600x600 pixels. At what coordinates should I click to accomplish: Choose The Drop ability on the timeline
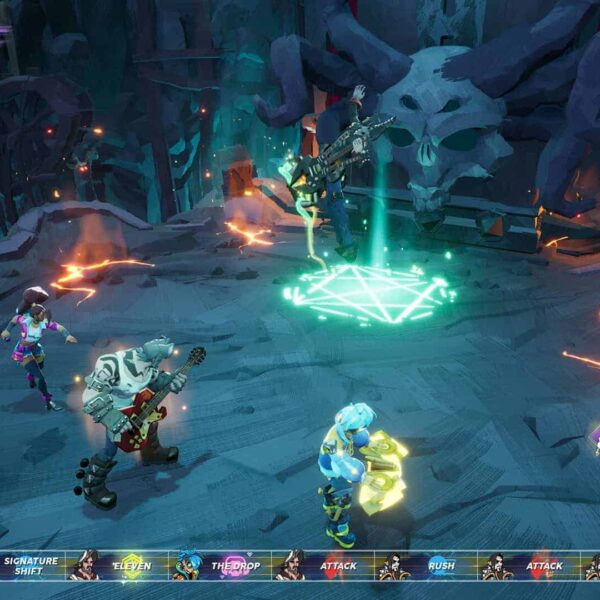pyautogui.click(x=235, y=566)
